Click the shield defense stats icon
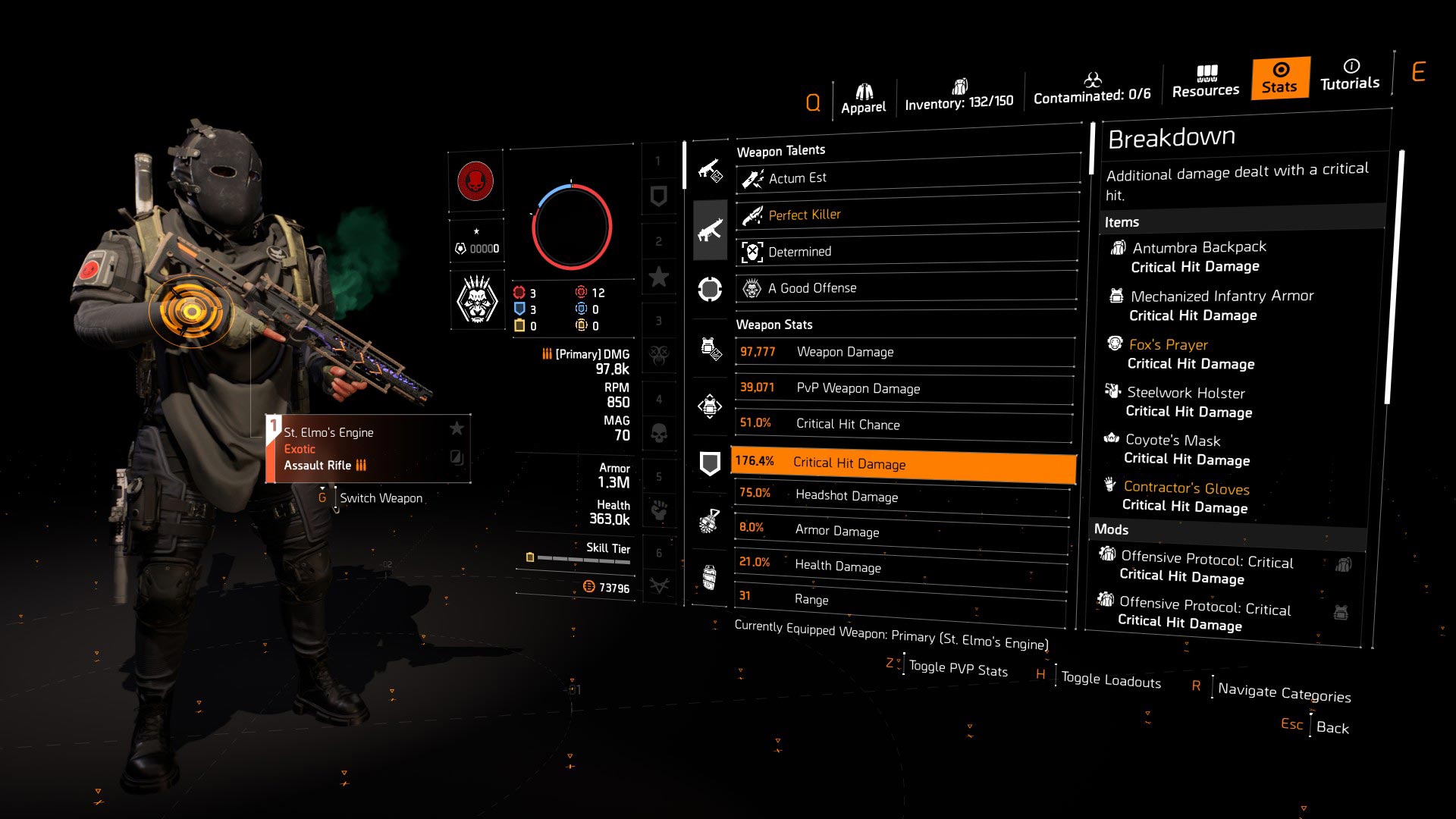The image size is (1456, 819). (x=710, y=463)
